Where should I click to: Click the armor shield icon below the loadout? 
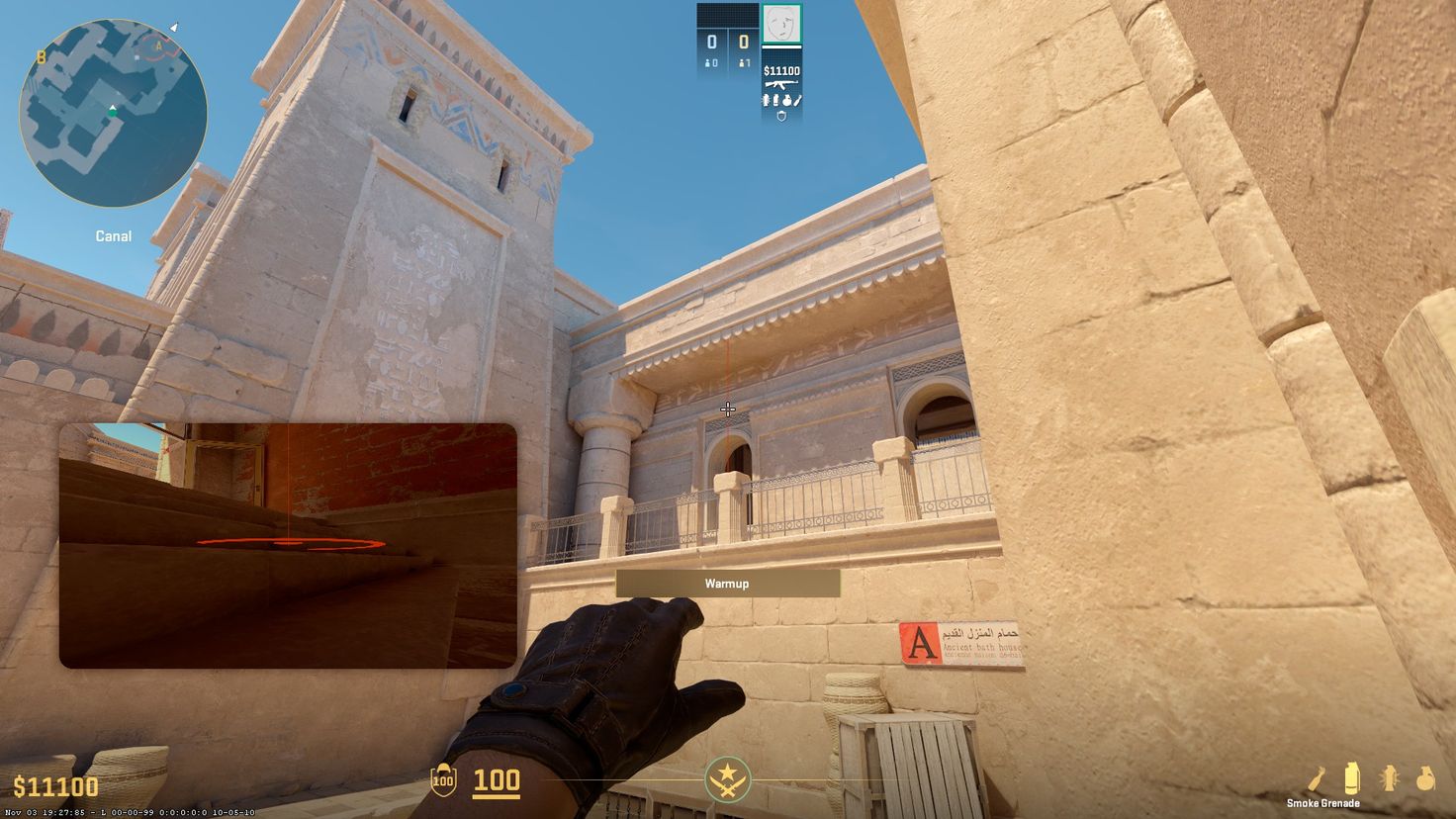pos(781,116)
